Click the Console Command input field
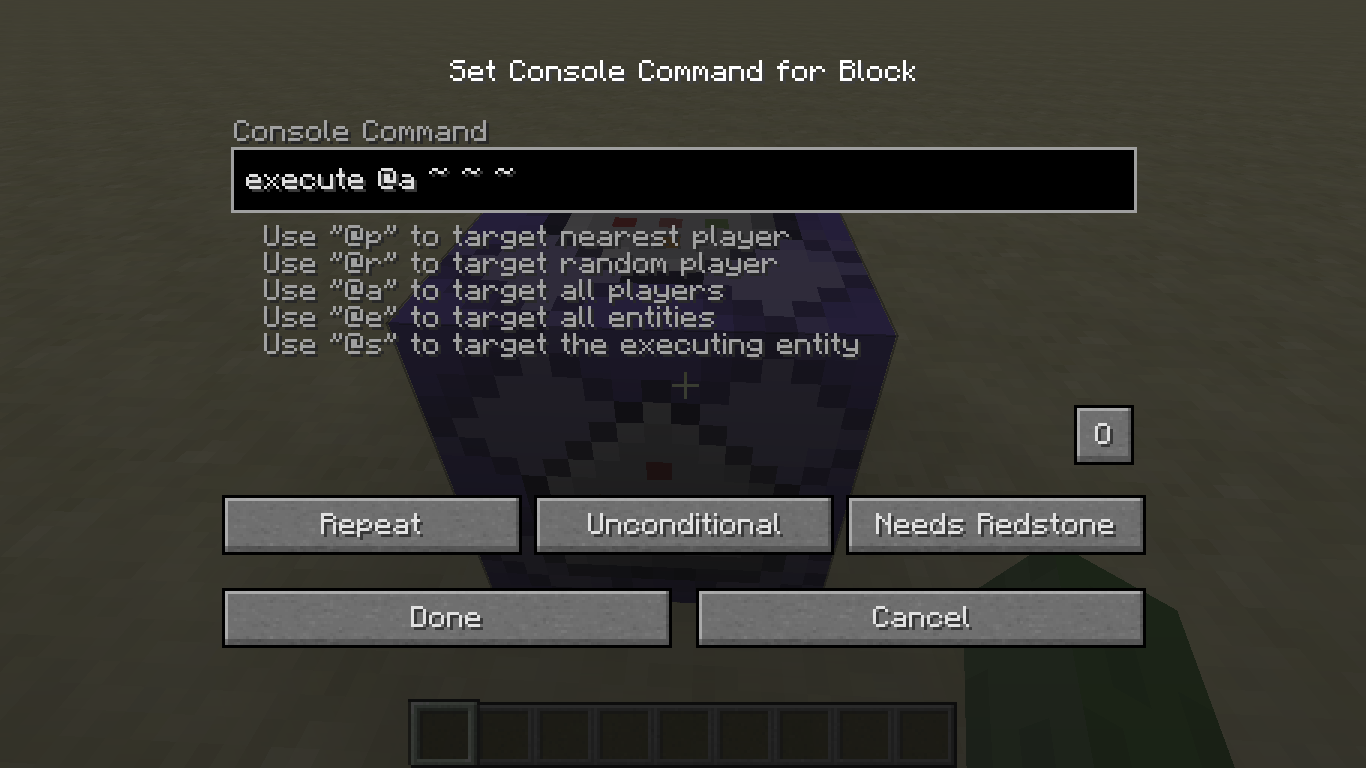1366x768 pixels. pos(683,180)
